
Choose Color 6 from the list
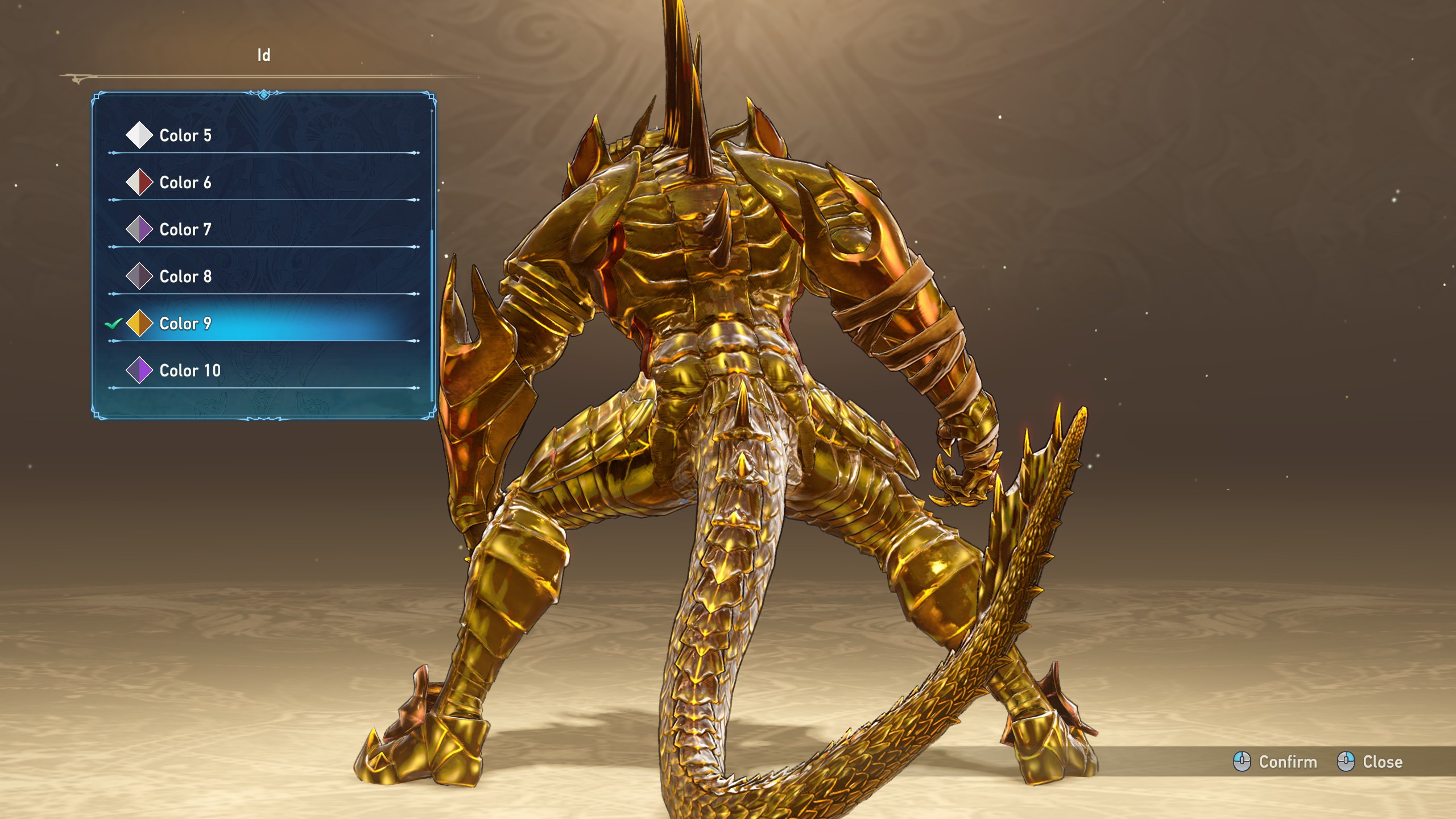click(x=185, y=183)
